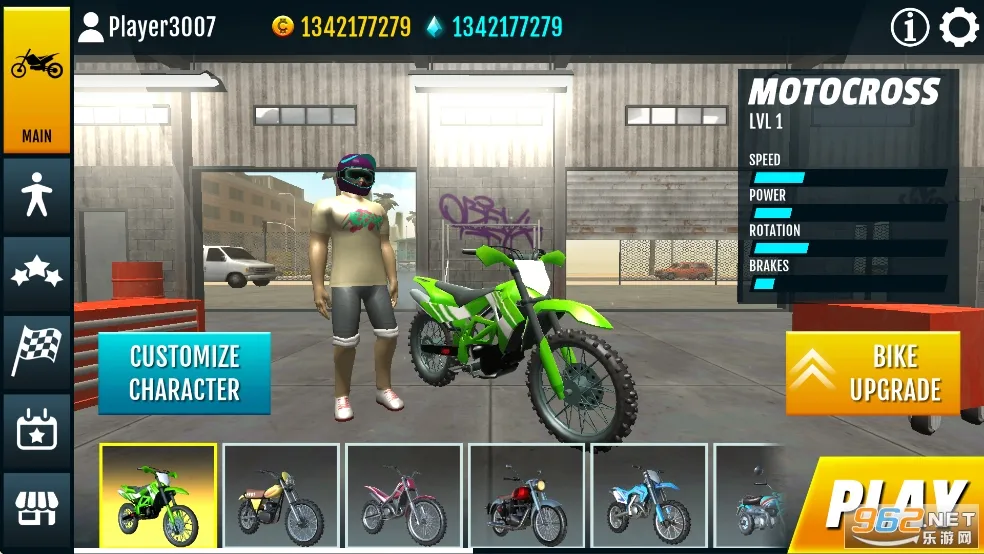
Task: Open the Bike Upgrade menu
Action: coord(872,373)
